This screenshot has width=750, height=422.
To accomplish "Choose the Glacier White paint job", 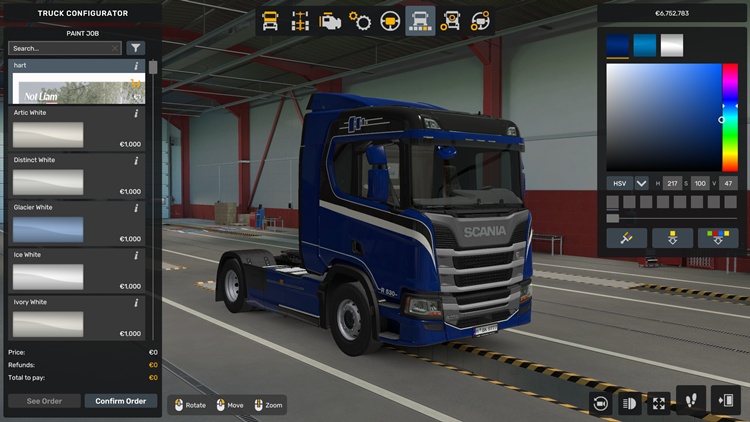I will coord(48,229).
